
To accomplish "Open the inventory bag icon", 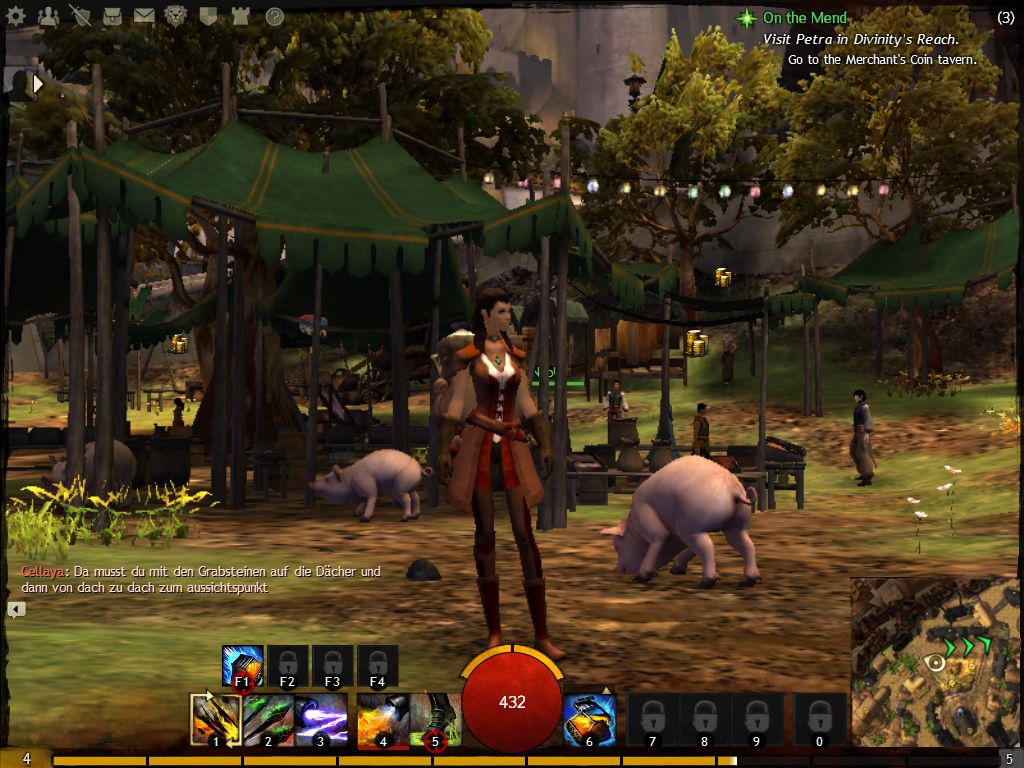I will (x=112, y=16).
